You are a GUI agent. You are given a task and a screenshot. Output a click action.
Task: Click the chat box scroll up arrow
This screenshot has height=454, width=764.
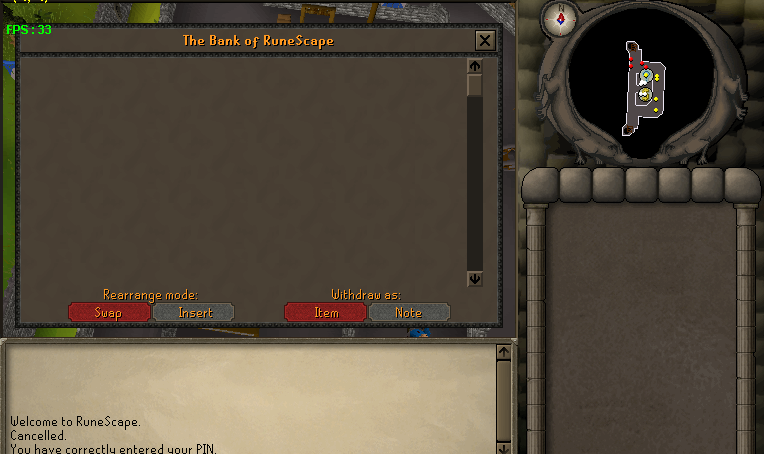click(504, 352)
